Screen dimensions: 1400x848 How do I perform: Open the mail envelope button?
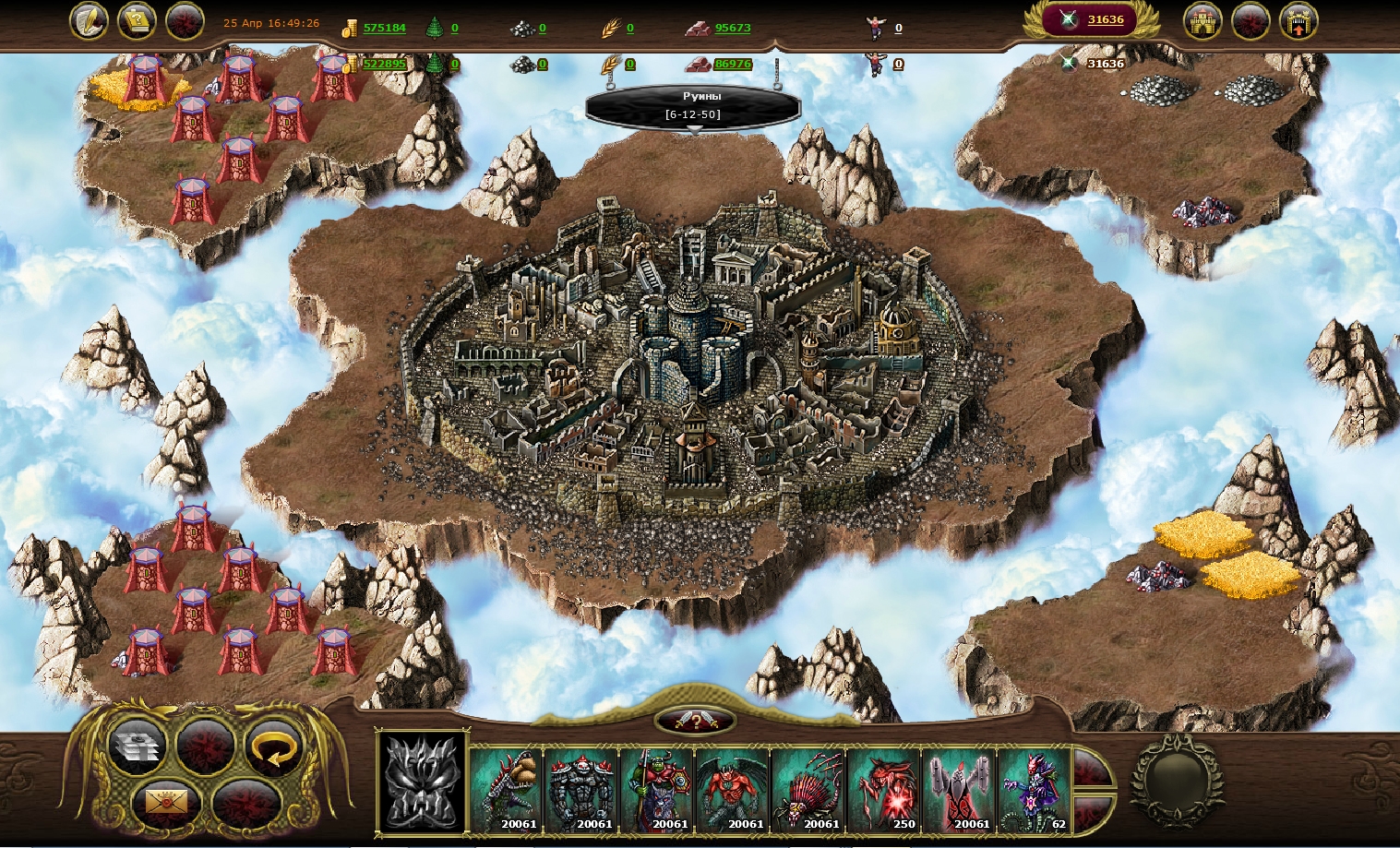point(166,802)
